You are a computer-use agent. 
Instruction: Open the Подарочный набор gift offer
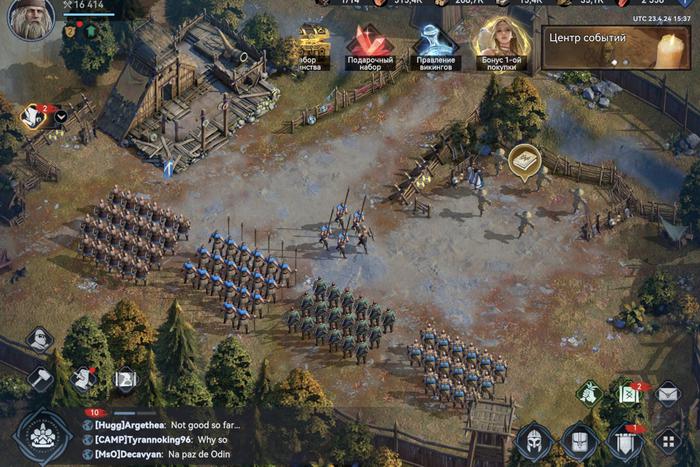pos(370,45)
